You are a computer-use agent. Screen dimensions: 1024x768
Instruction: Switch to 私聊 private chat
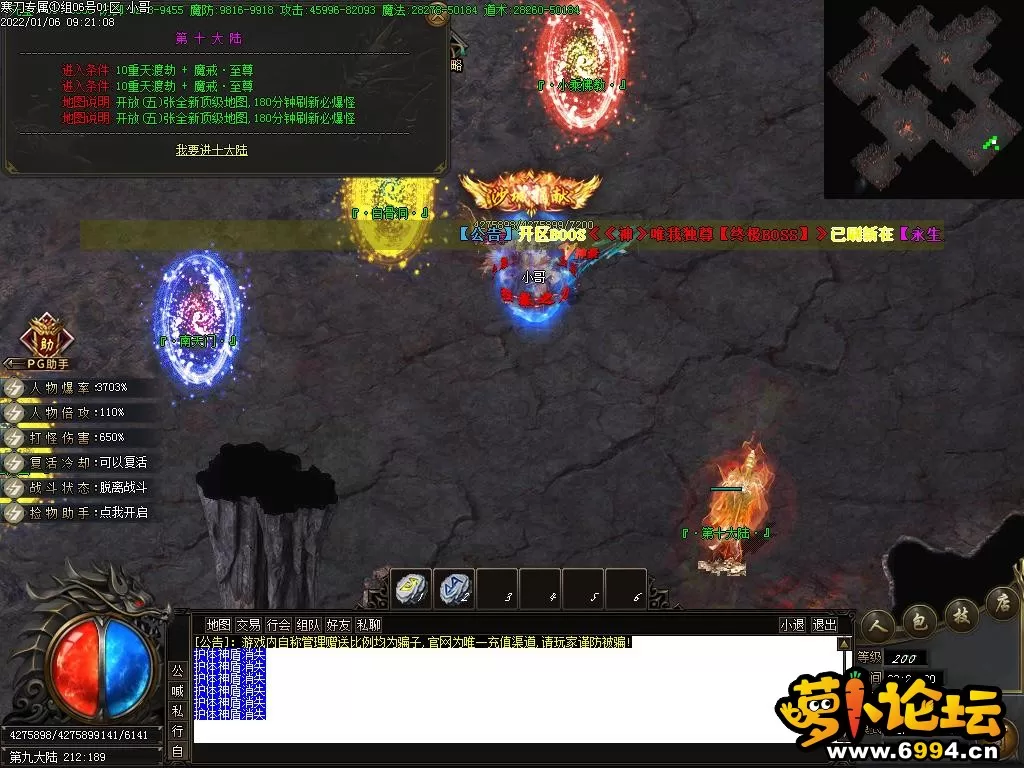click(368, 625)
